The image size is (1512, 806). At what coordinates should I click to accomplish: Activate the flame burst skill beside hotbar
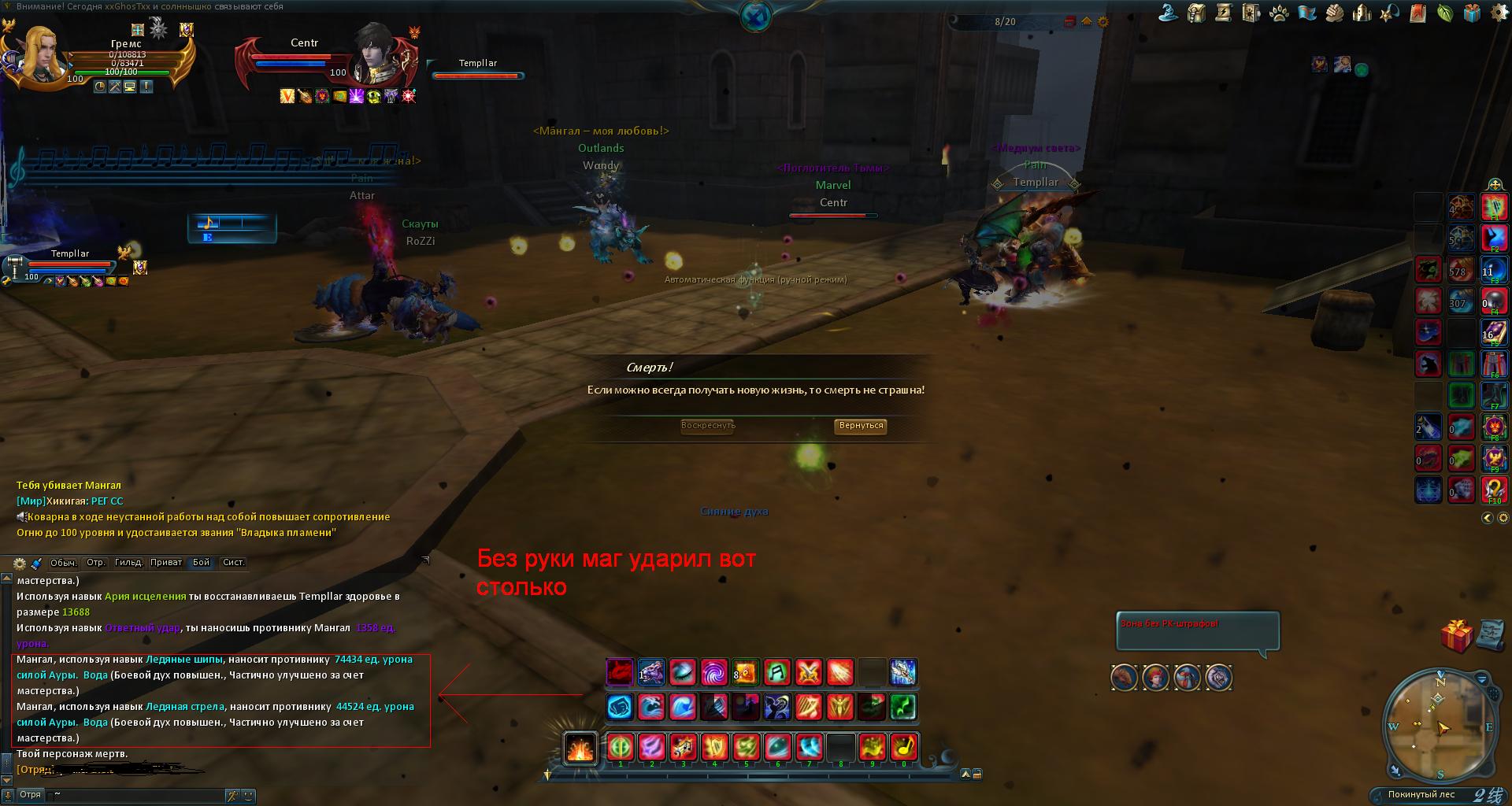[x=580, y=748]
